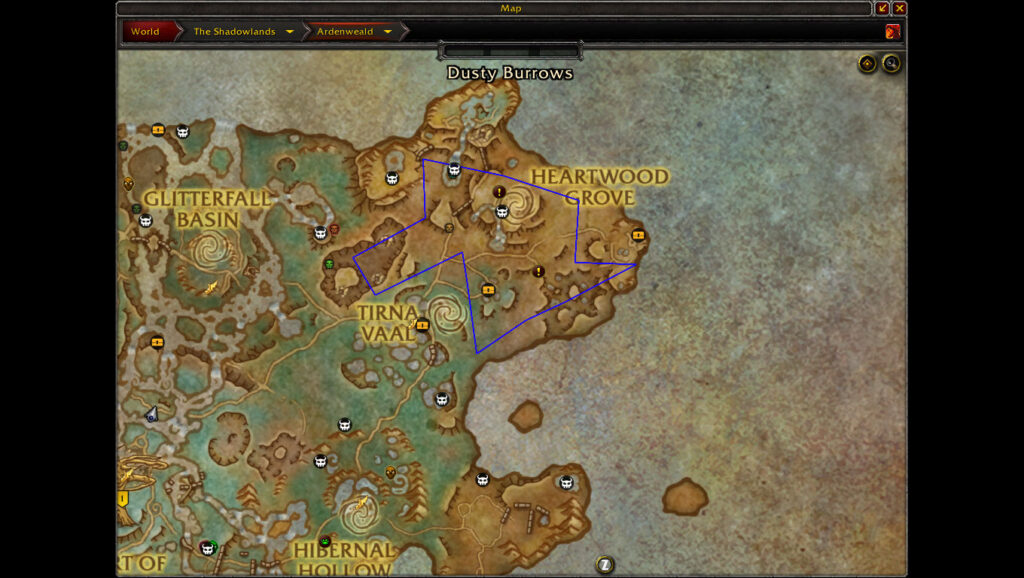Close the Map window
Viewport: 1024px width, 578px height.
(900, 8)
